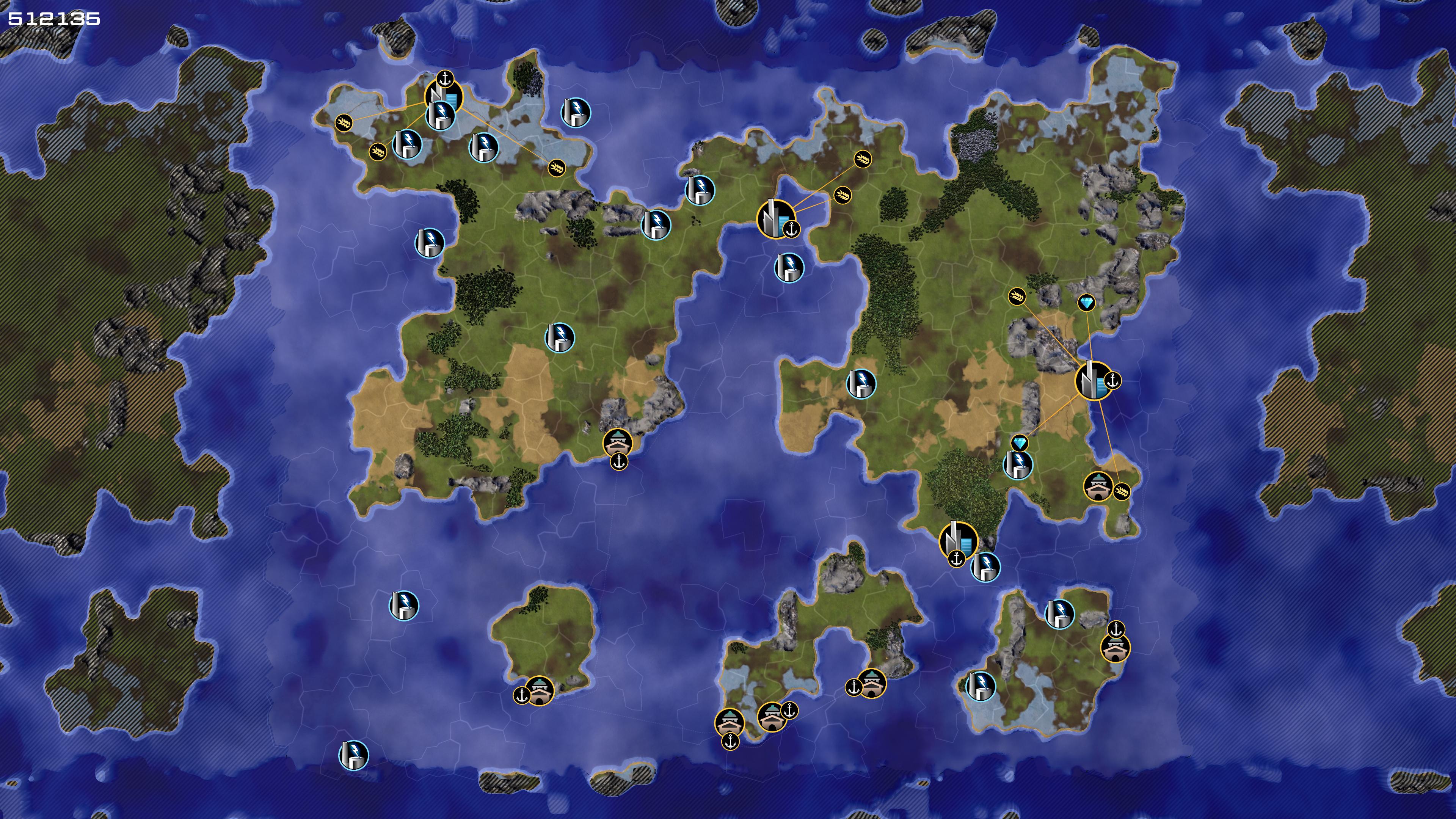Select the fortress with an anchor directly above
Image resolution: width=1456 pixels, height=819 pixels.
coord(1115,647)
